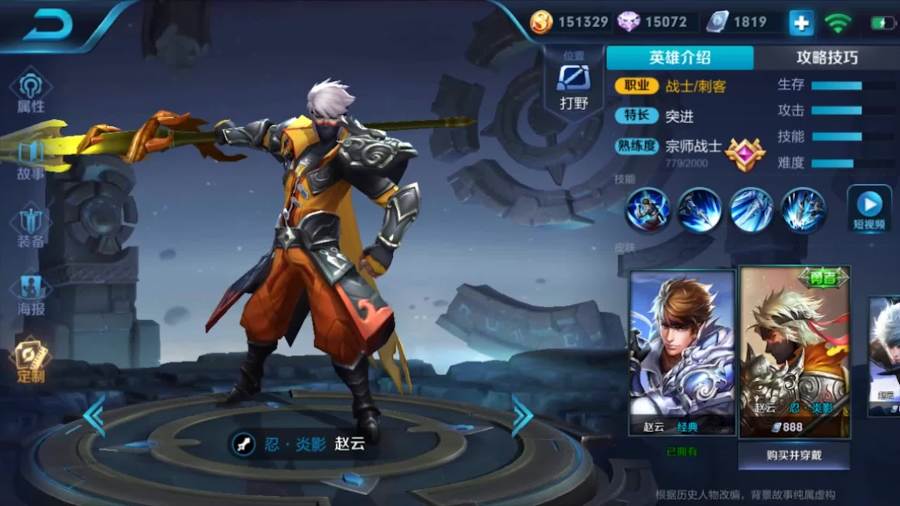View the first skill icon

(x=647, y=210)
